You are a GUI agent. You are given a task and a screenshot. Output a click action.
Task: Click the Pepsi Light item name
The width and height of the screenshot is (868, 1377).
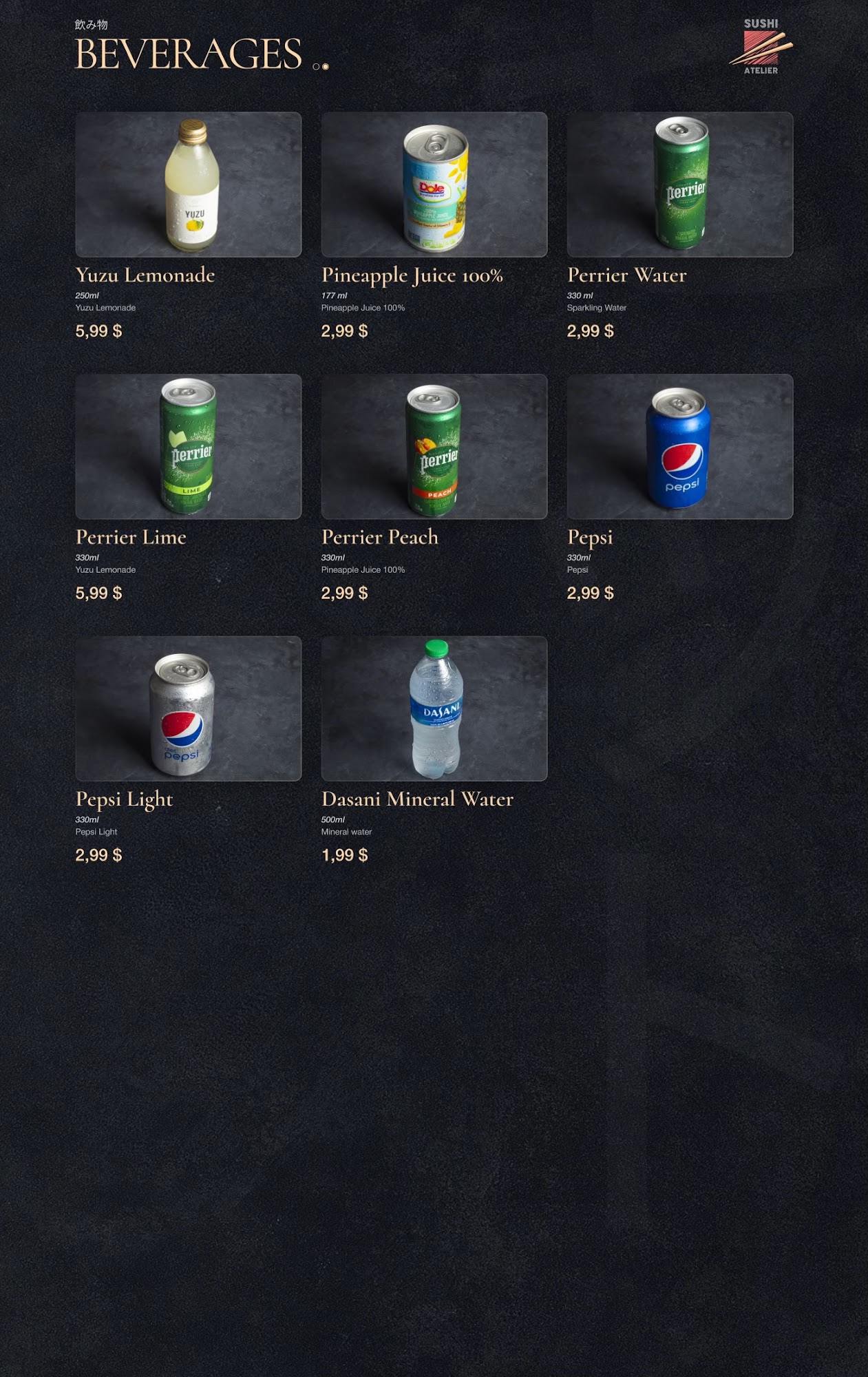click(124, 799)
